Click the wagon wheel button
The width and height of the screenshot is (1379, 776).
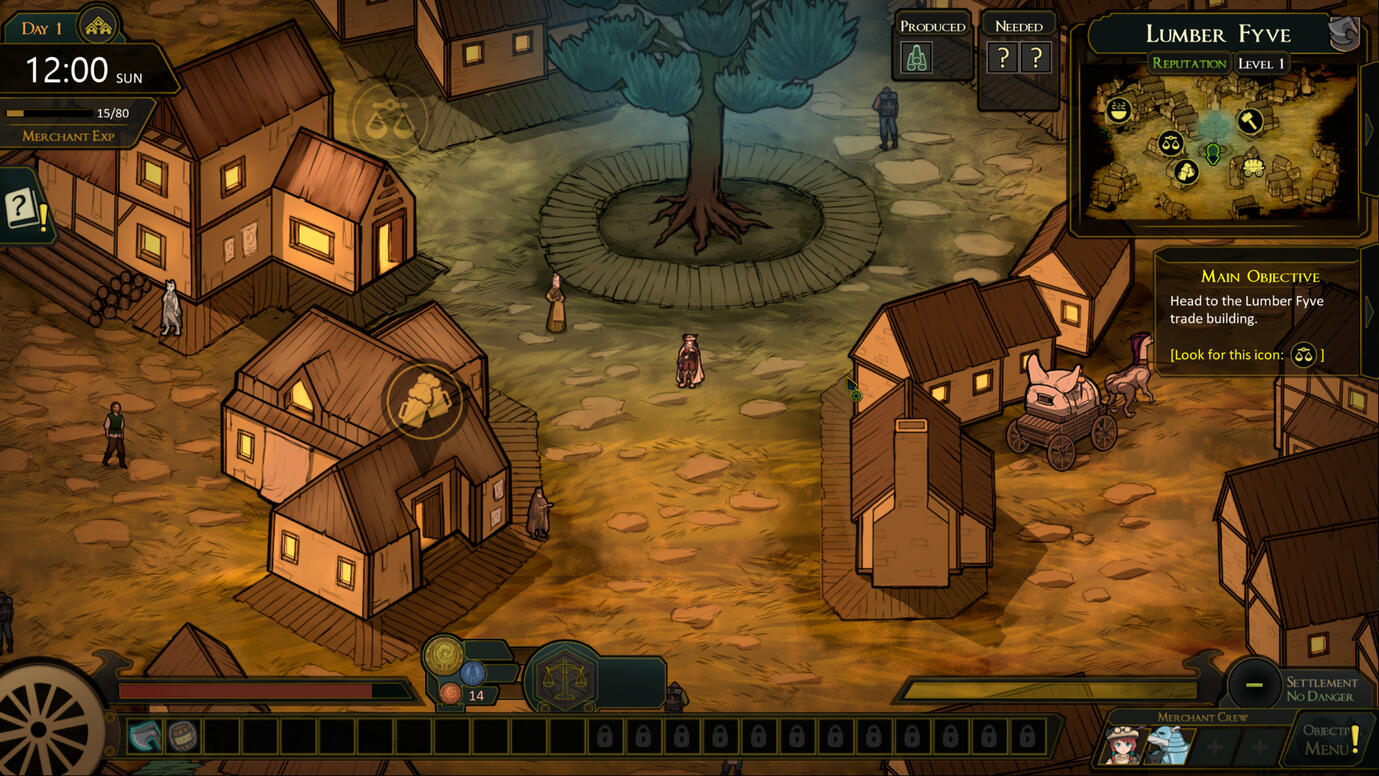pos(45,725)
